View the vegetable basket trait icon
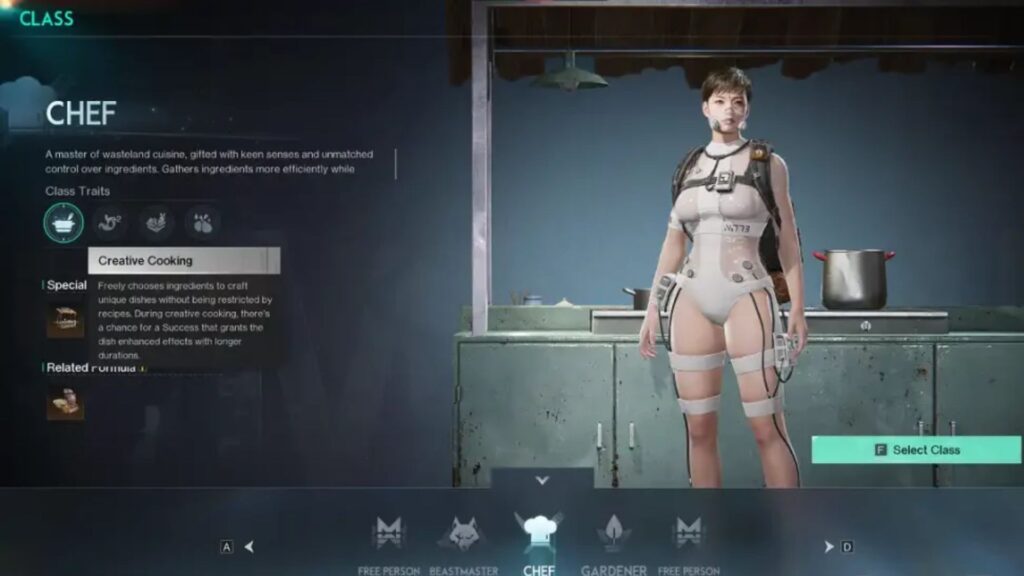The image size is (1024, 576). (155, 222)
